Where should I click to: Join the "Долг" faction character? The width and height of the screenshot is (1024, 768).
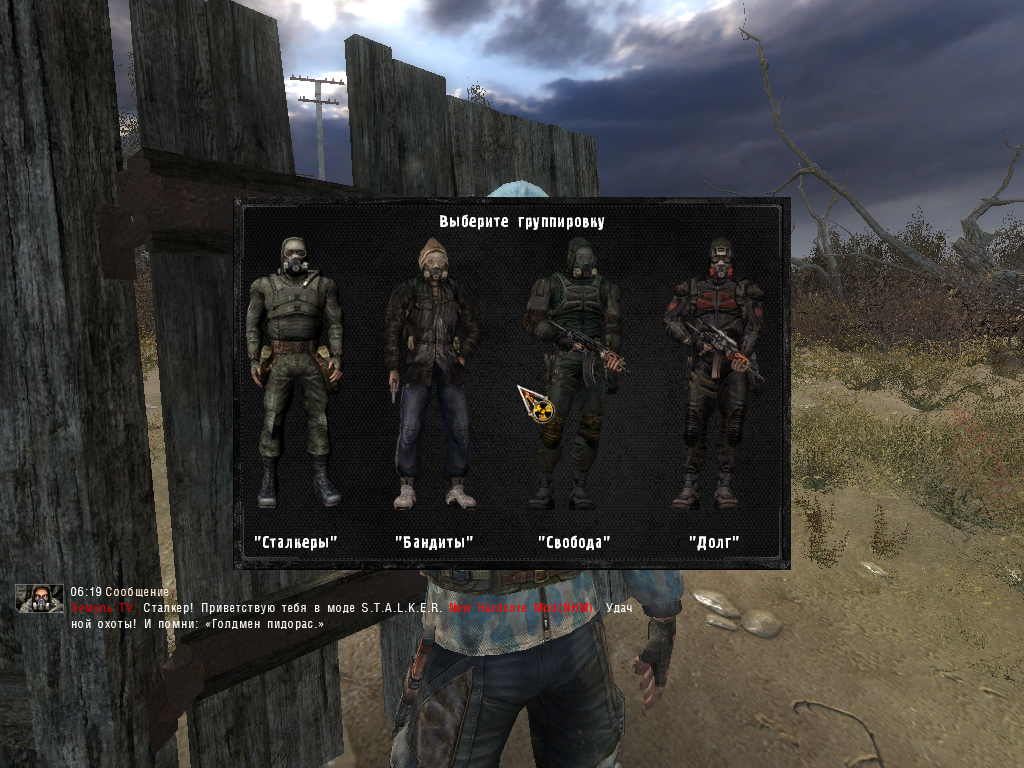click(x=714, y=372)
